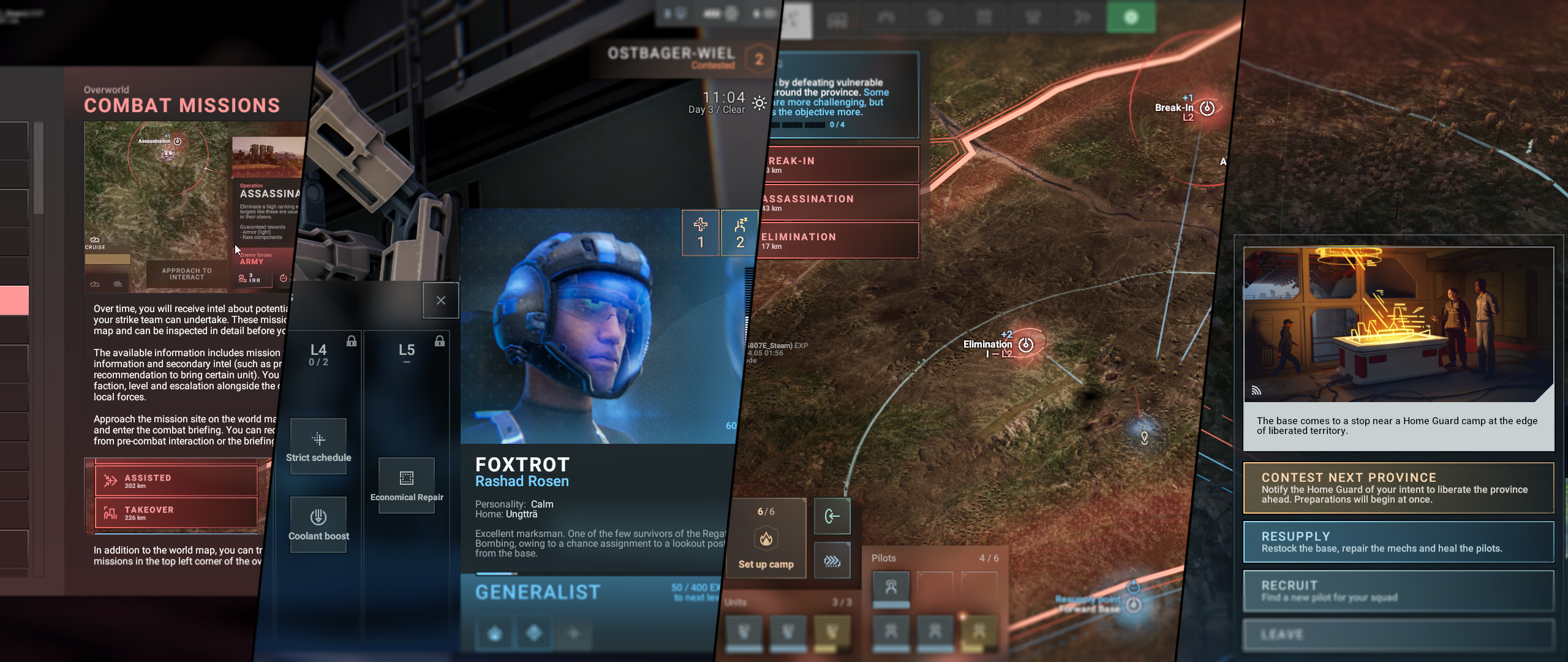Close the pilot skill panel
The height and width of the screenshot is (662, 1568).
[x=440, y=300]
